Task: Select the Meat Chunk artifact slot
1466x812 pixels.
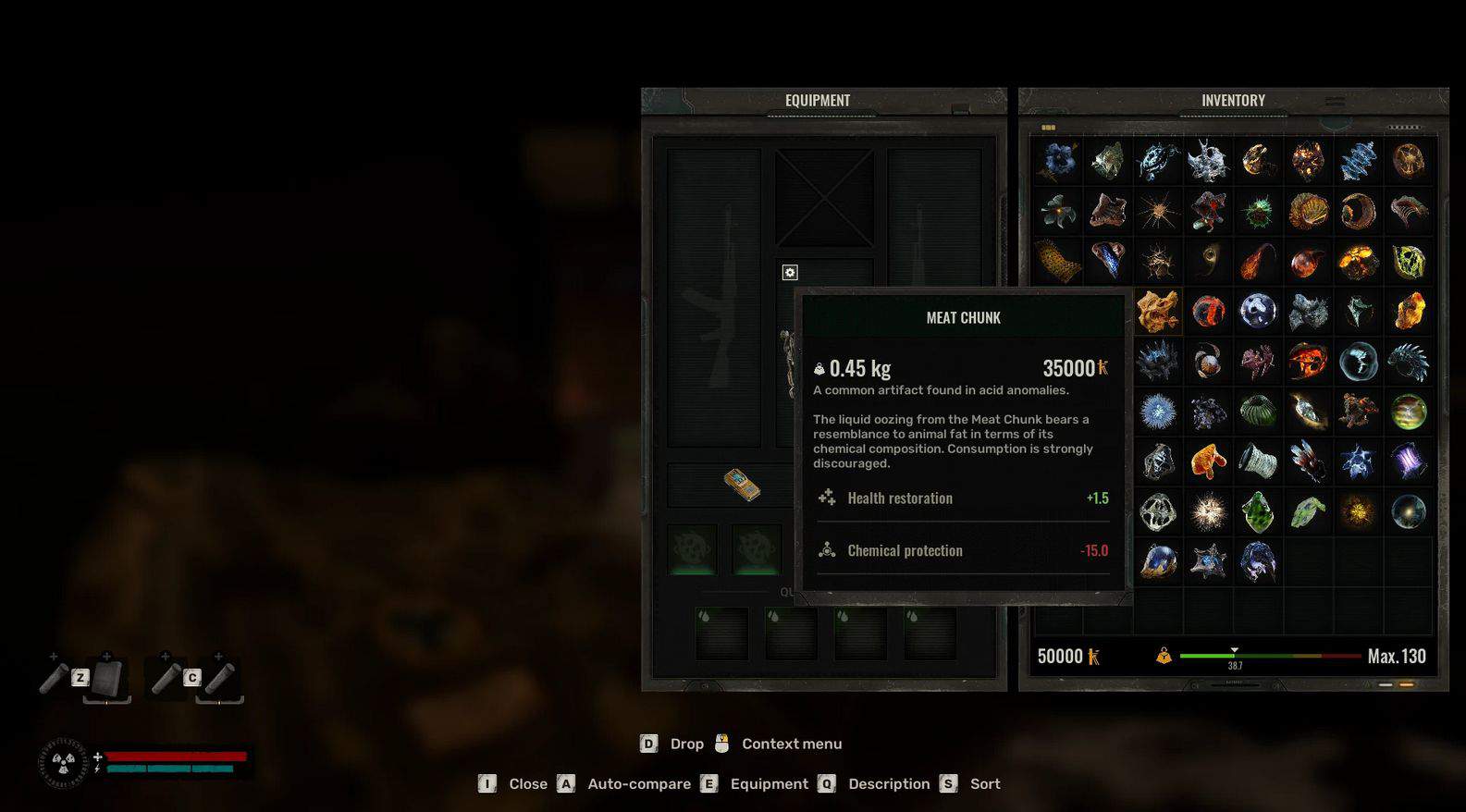Action: click(1157, 311)
